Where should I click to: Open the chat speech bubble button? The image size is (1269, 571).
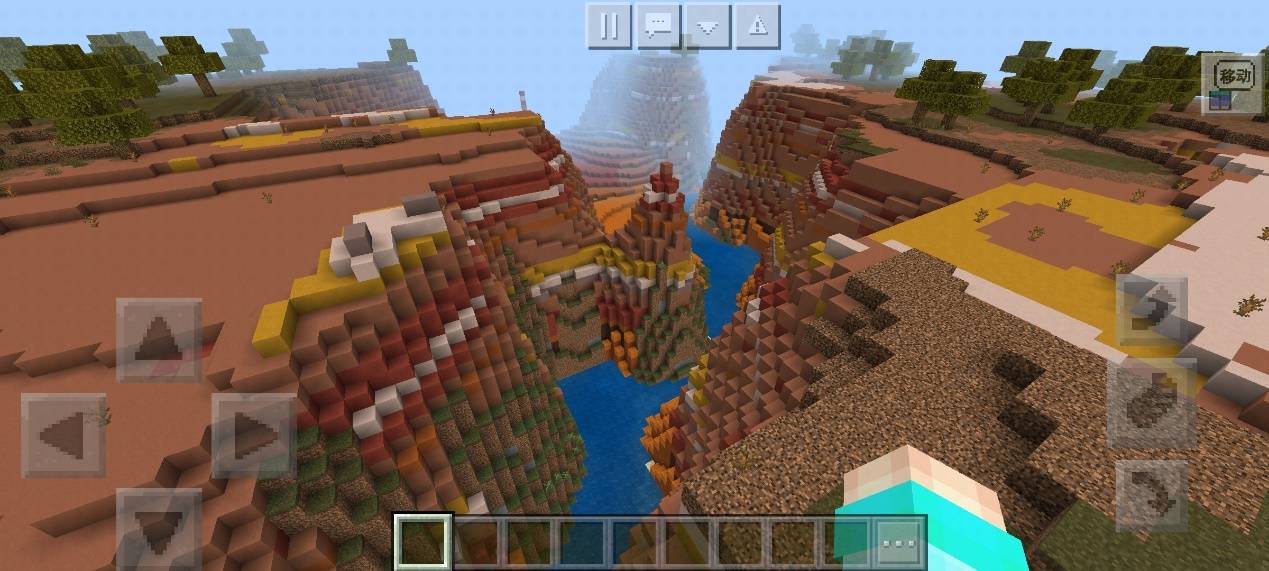(658, 26)
